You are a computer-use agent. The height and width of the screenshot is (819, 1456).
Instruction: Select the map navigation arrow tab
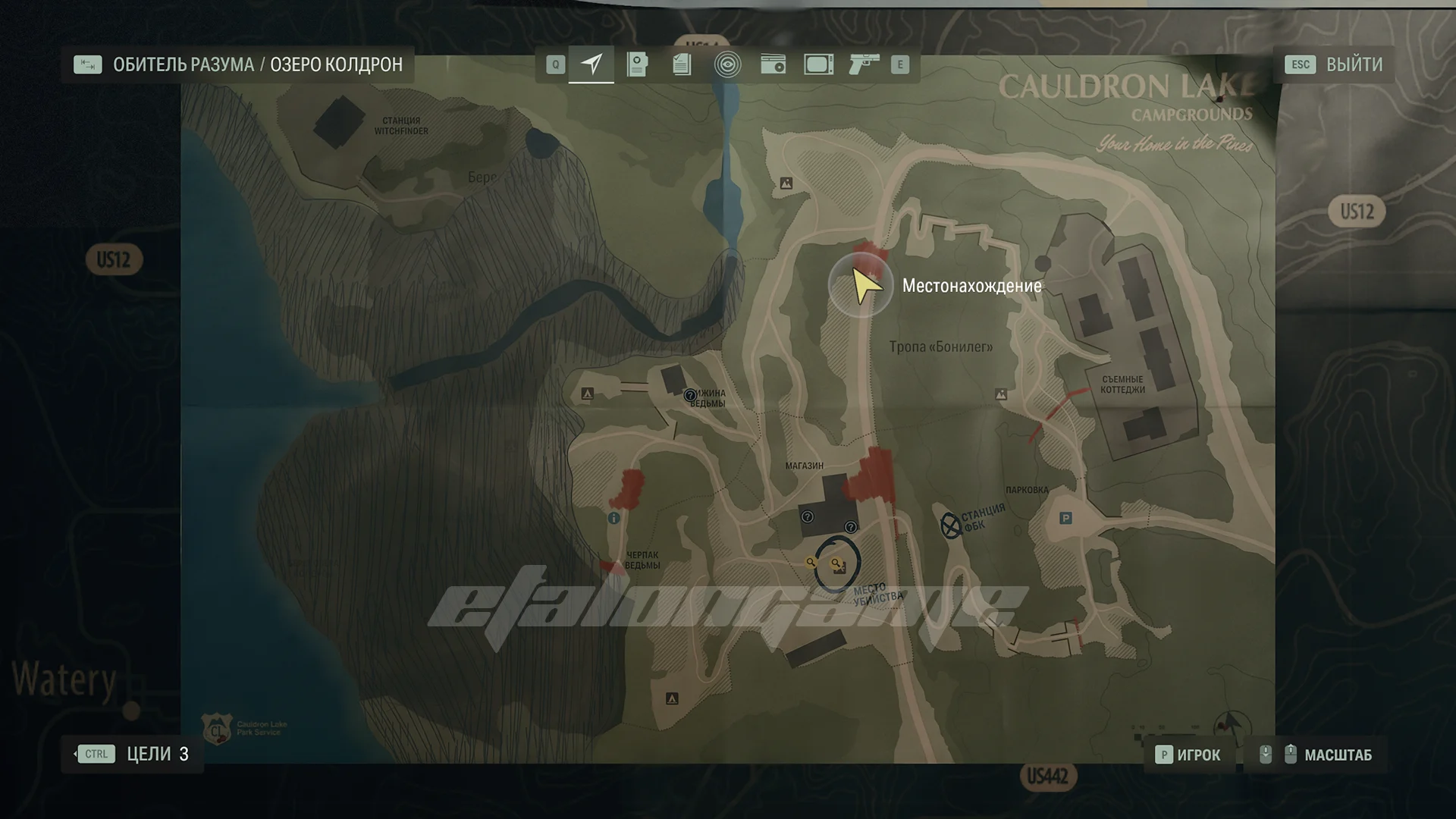591,64
